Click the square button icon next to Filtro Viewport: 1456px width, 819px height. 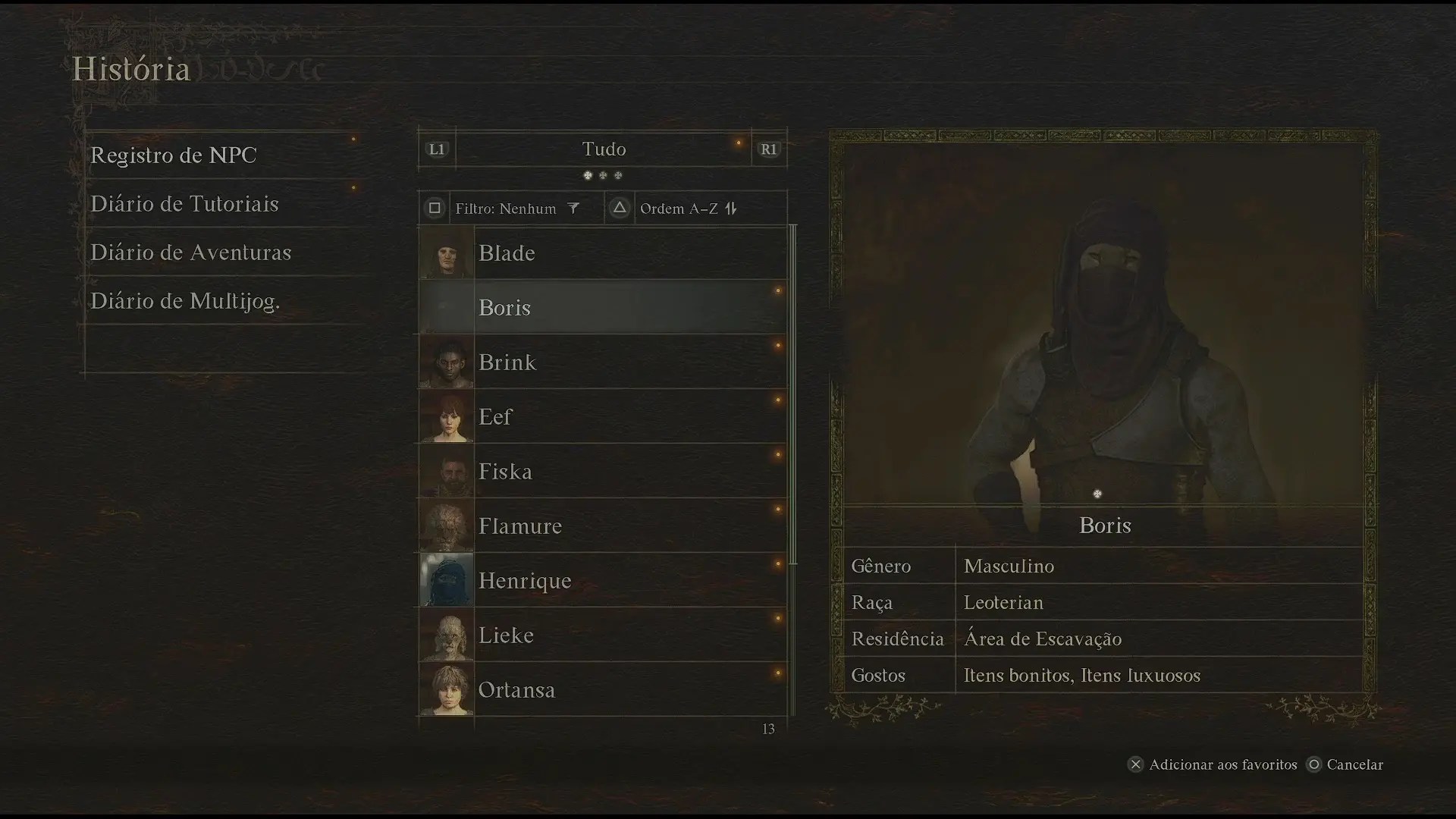(x=434, y=208)
